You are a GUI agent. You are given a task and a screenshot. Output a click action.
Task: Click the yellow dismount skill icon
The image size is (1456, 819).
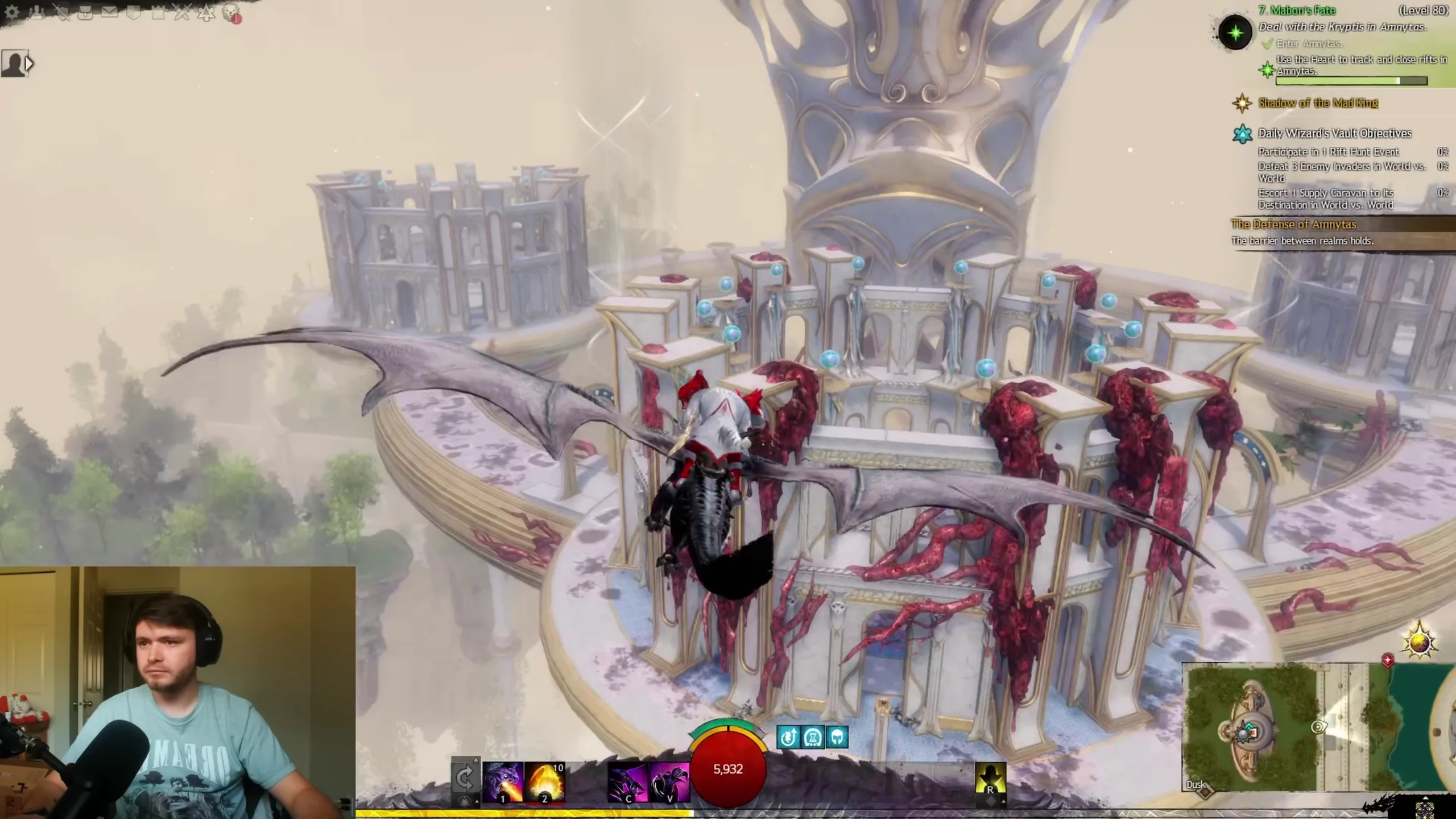(990, 779)
